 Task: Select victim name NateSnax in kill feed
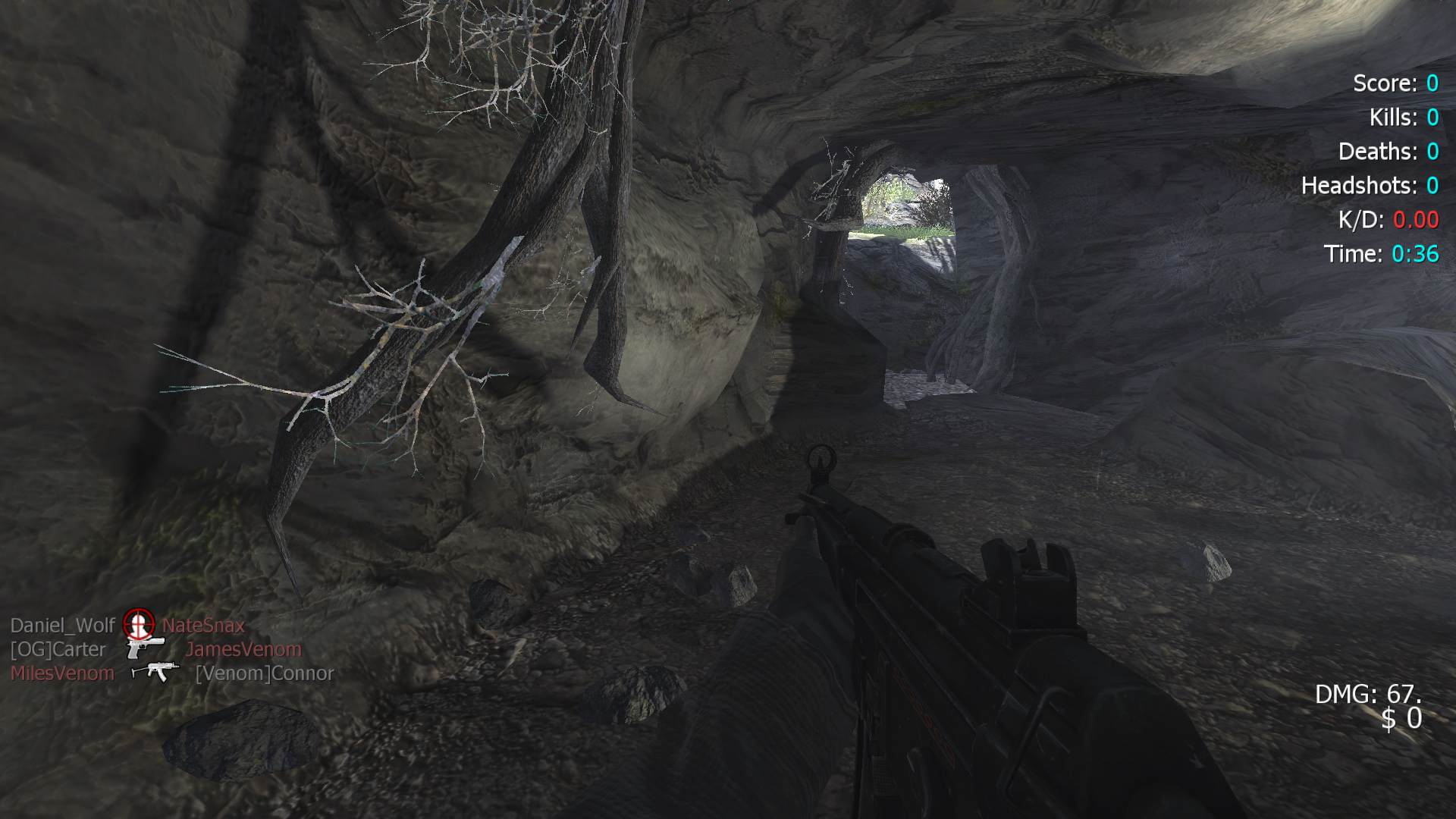203,626
